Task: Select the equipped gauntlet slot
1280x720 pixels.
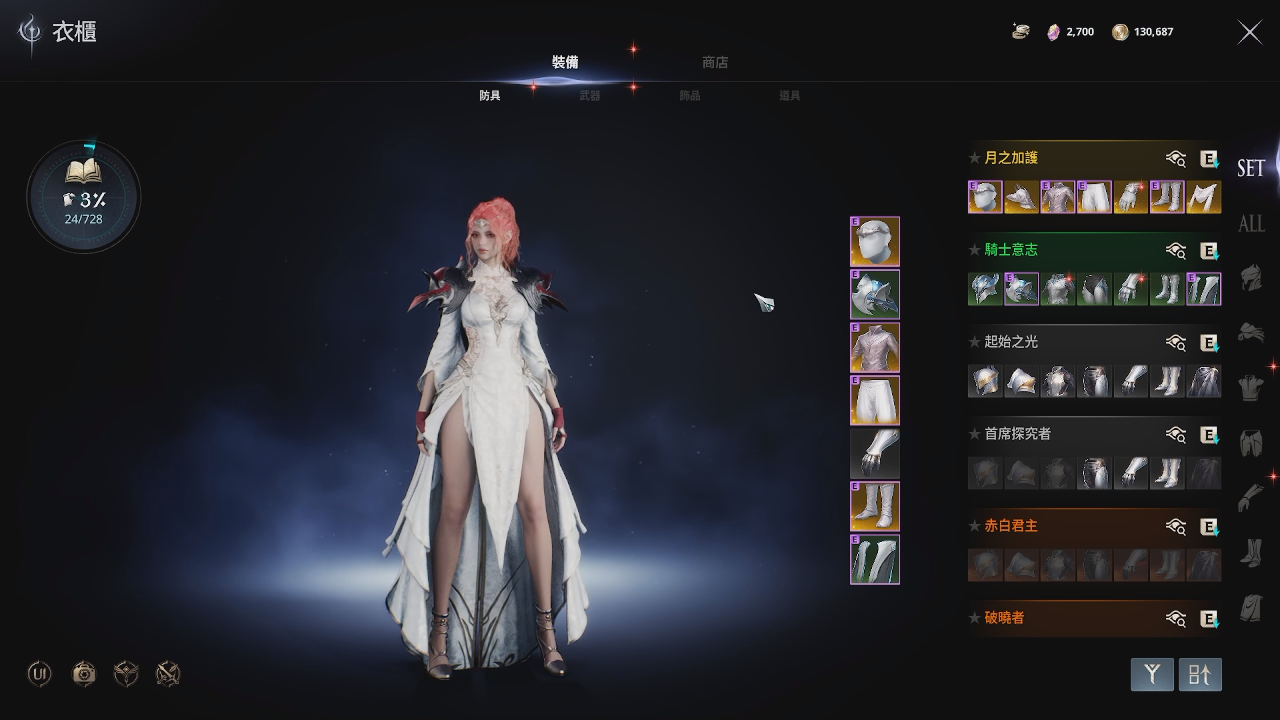Action: pyautogui.click(x=875, y=454)
